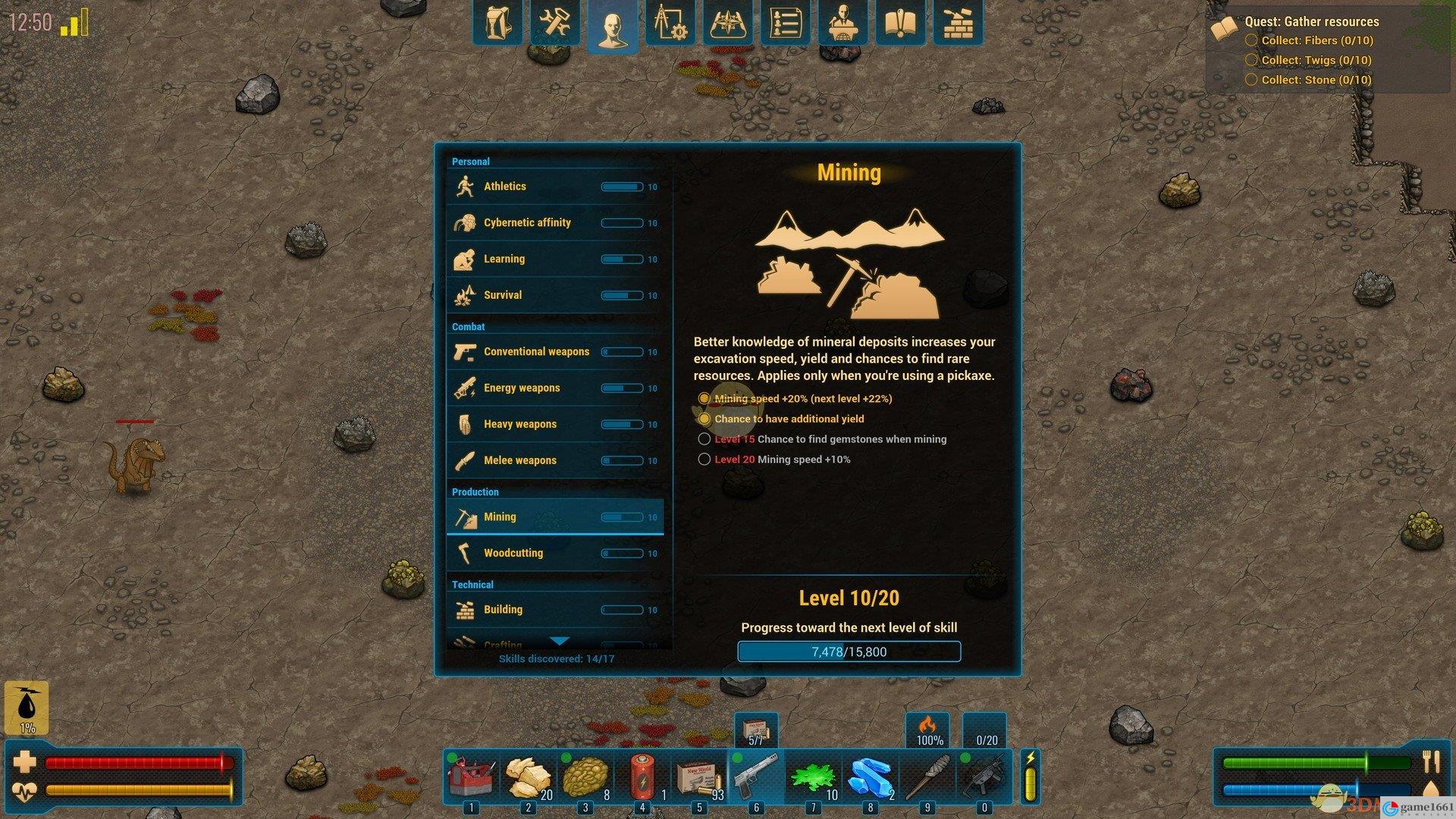Open the open-book quests menu
Viewport: 1456px width, 819px height.
(900, 23)
